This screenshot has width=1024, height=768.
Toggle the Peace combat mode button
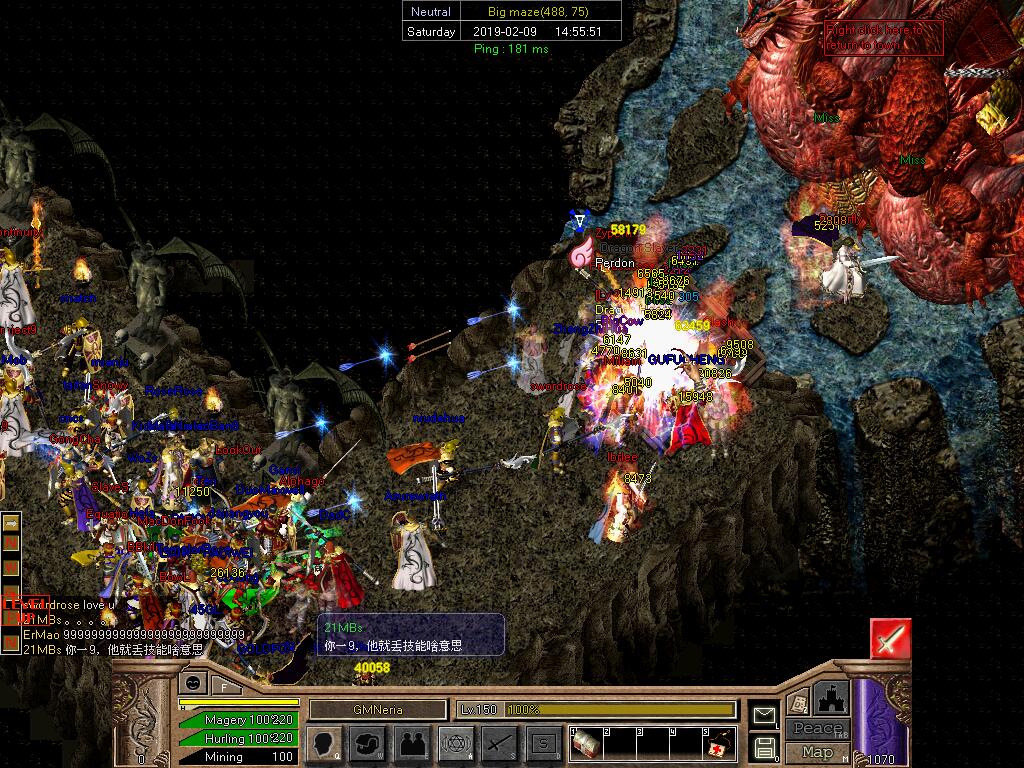coord(817,729)
